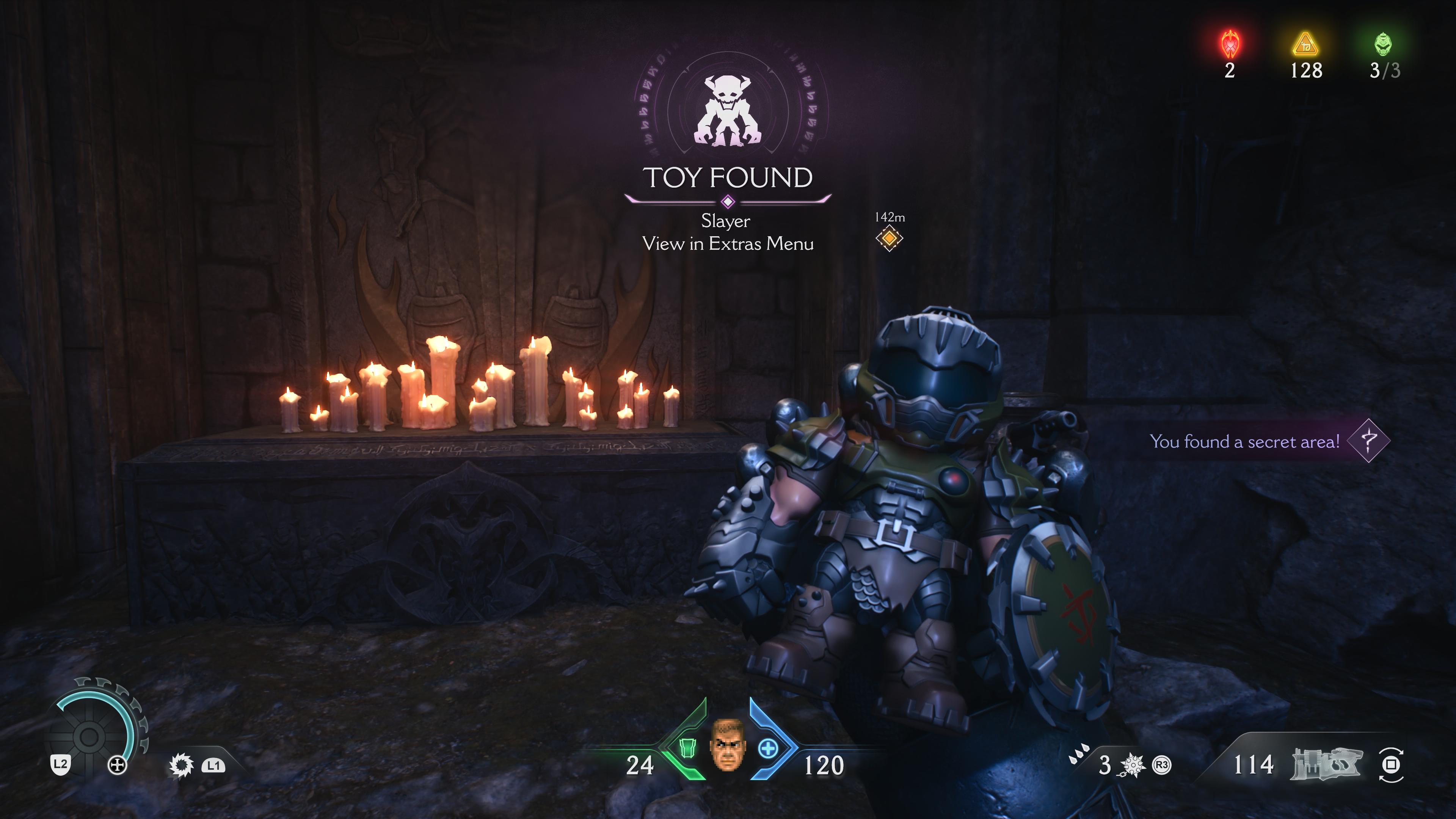This screenshot has width=1456, height=819.
Task: Click the blue health cross icon
Action: [767, 749]
